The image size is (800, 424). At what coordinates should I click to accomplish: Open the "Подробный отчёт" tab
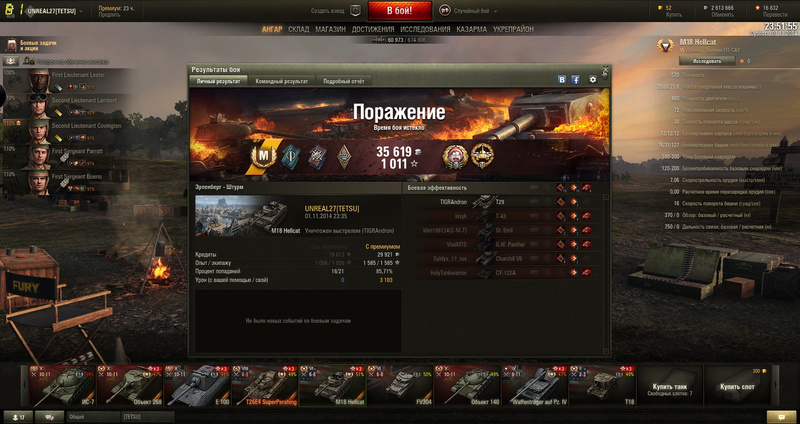click(x=343, y=80)
